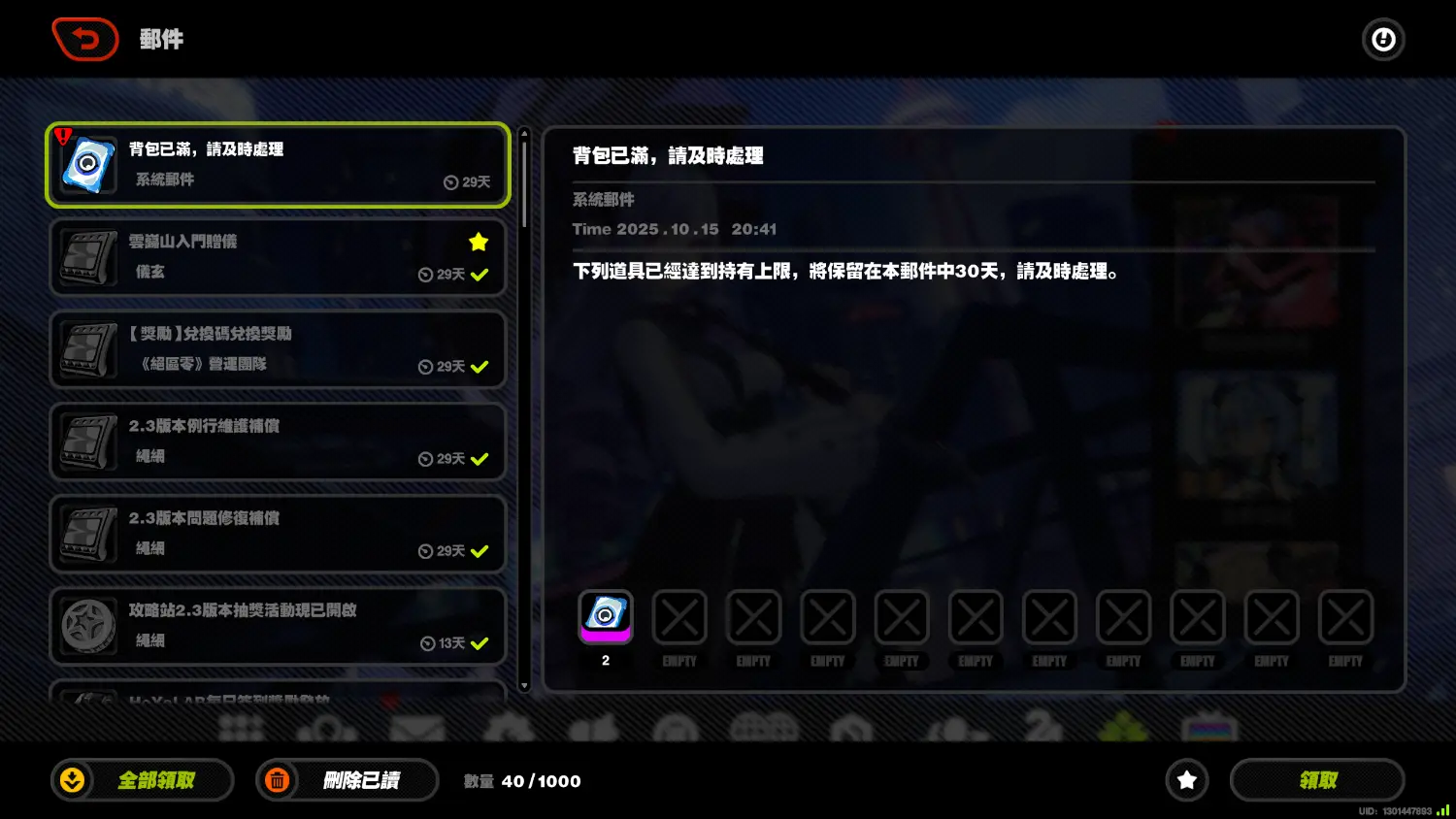The image size is (1456, 819).
Task: Click the read checkmark on 兌換碼兌換獎勵 mail
Action: point(478,367)
